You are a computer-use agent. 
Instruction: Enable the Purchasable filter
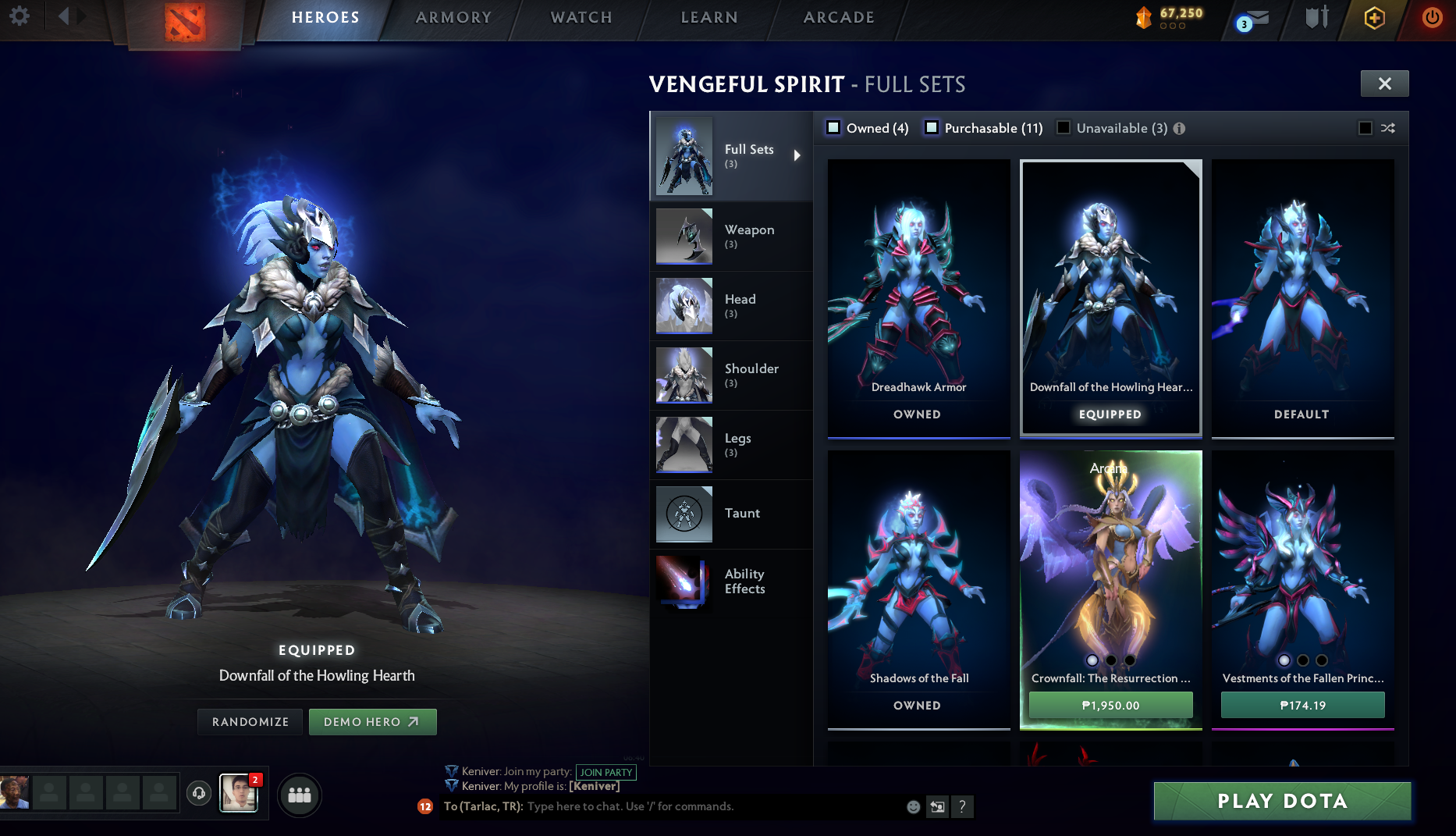pos(932,127)
